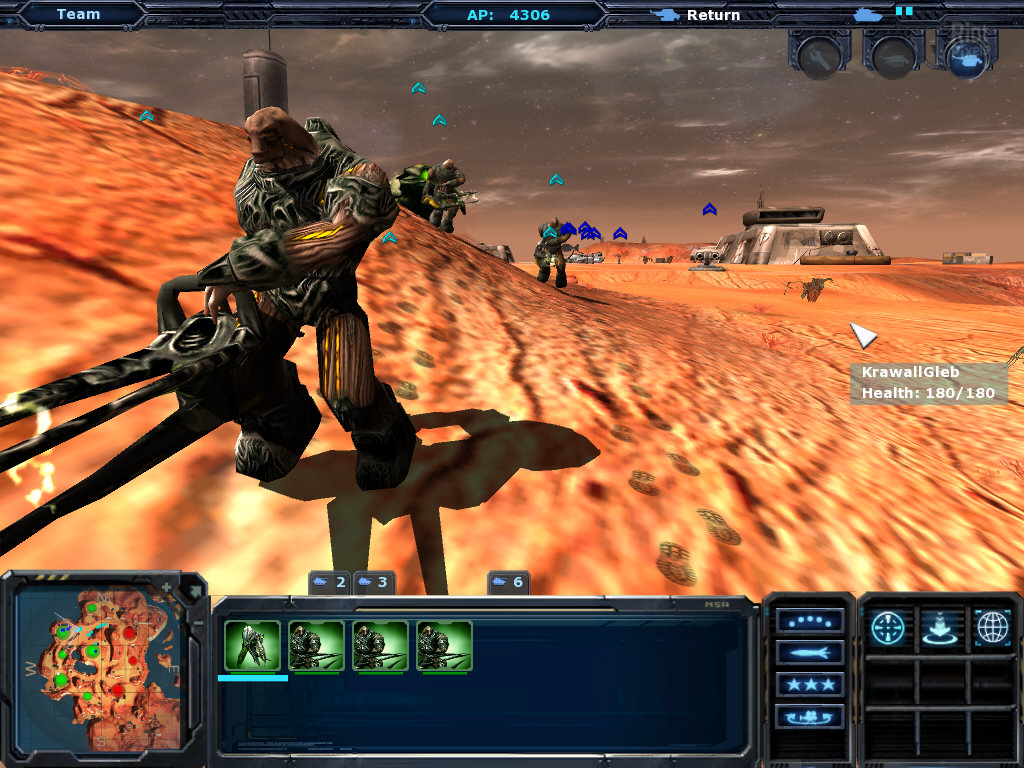Viewport: 1024px width, 768px height.
Task: Click the three-stars button
Action: click(x=809, y=685)
